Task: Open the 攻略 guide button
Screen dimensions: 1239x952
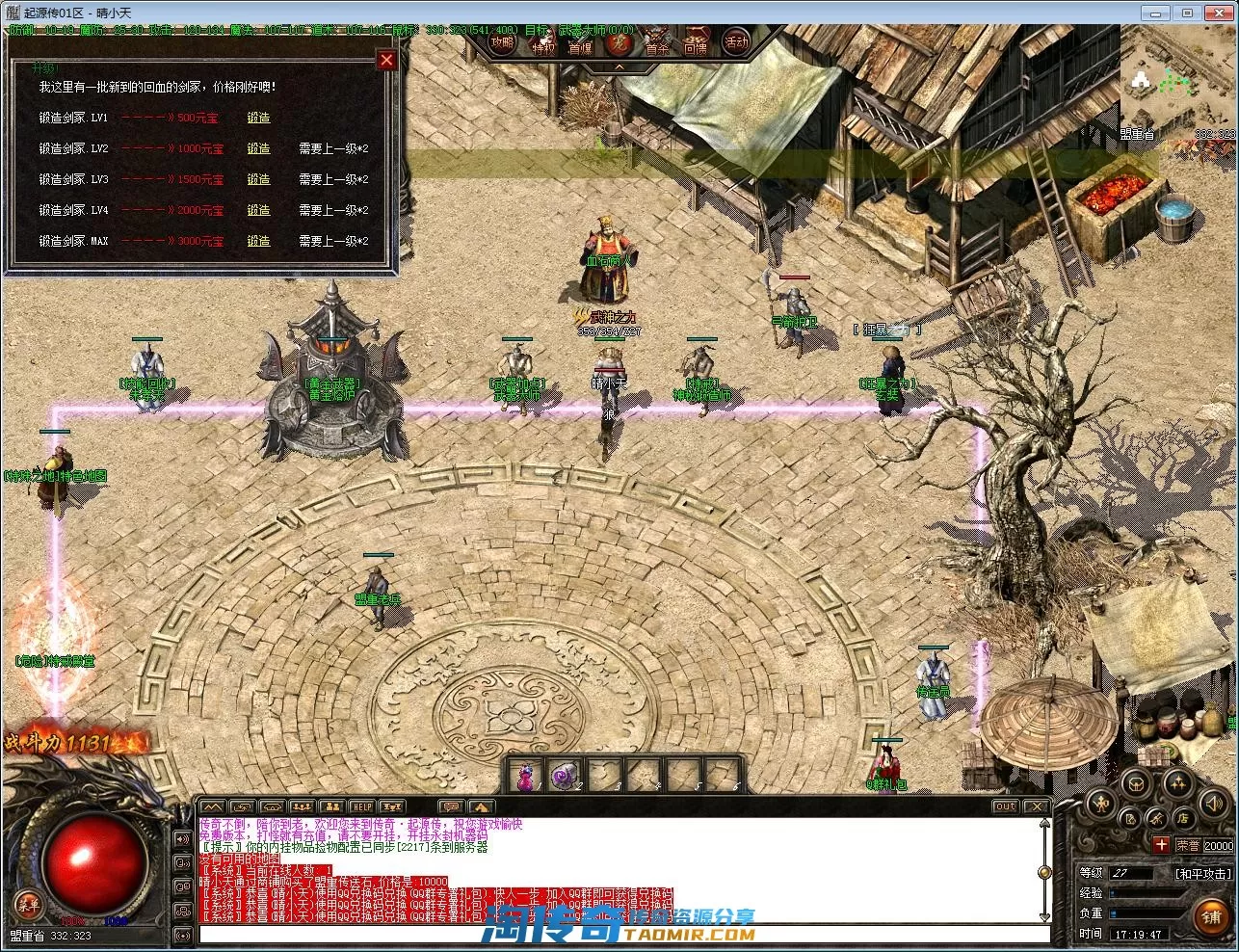Action: [x=503, y=43]
